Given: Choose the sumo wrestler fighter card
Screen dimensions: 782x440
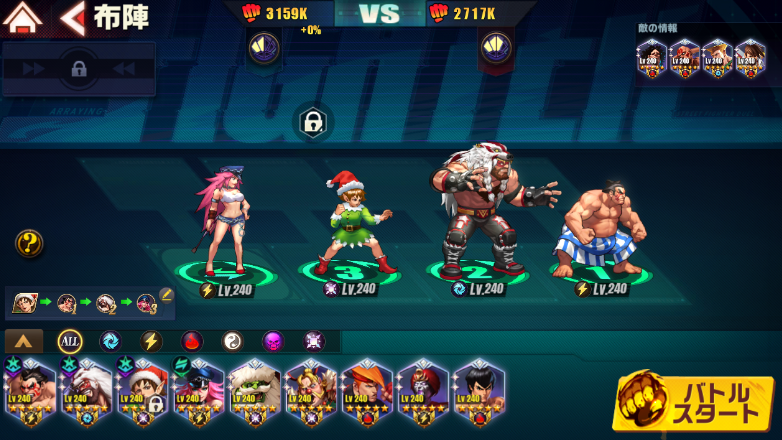Looking at the screenshot, I should (x=30, y=390).
